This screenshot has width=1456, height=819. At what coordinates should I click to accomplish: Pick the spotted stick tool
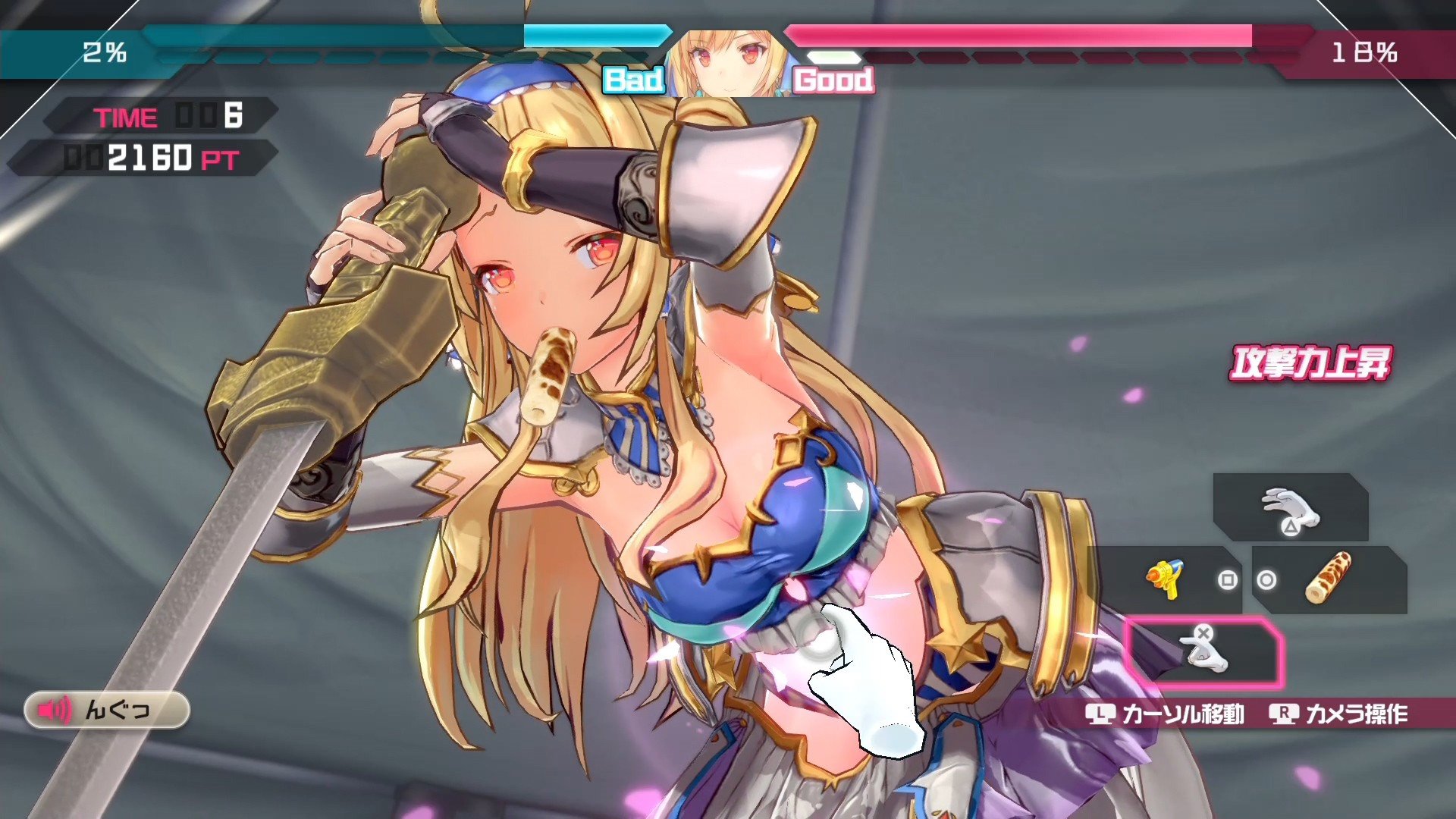pyautogui.click(x=1329, y=579)
